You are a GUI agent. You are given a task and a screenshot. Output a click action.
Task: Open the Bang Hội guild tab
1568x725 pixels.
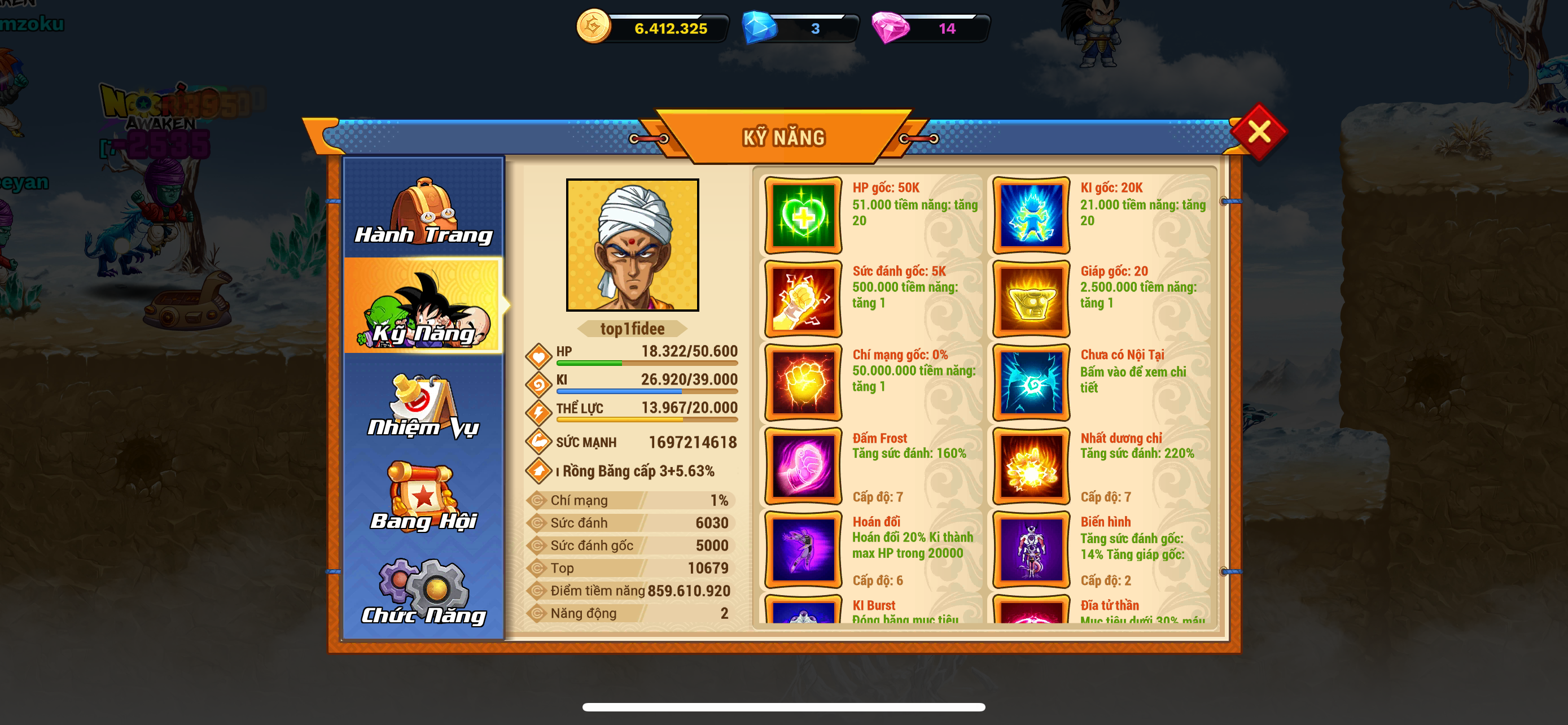click(424, 497)
